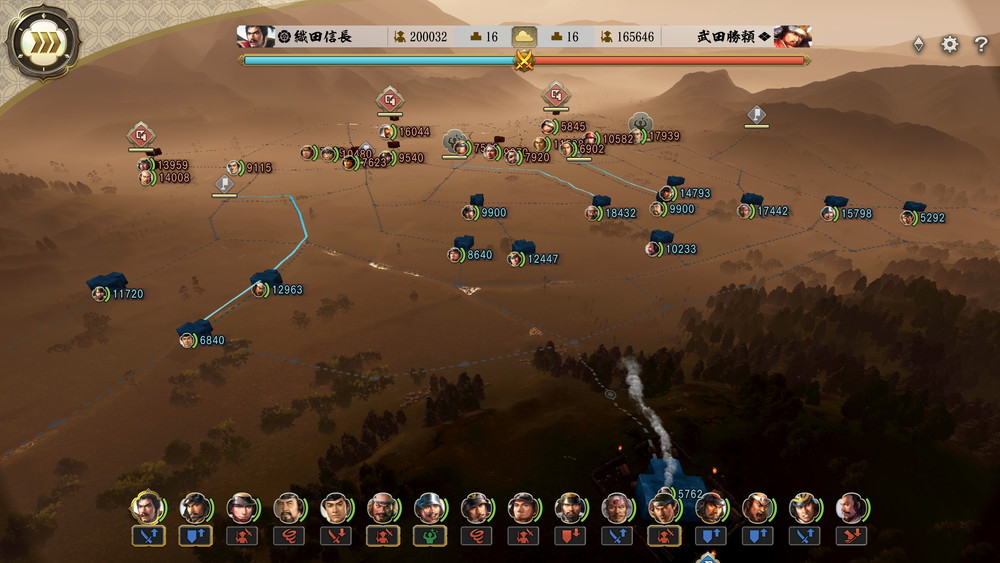The height and width of the screenshot is (563, 1000).
Task: Select the first officer portrait in the bottom roster
Action: point(147,508)
